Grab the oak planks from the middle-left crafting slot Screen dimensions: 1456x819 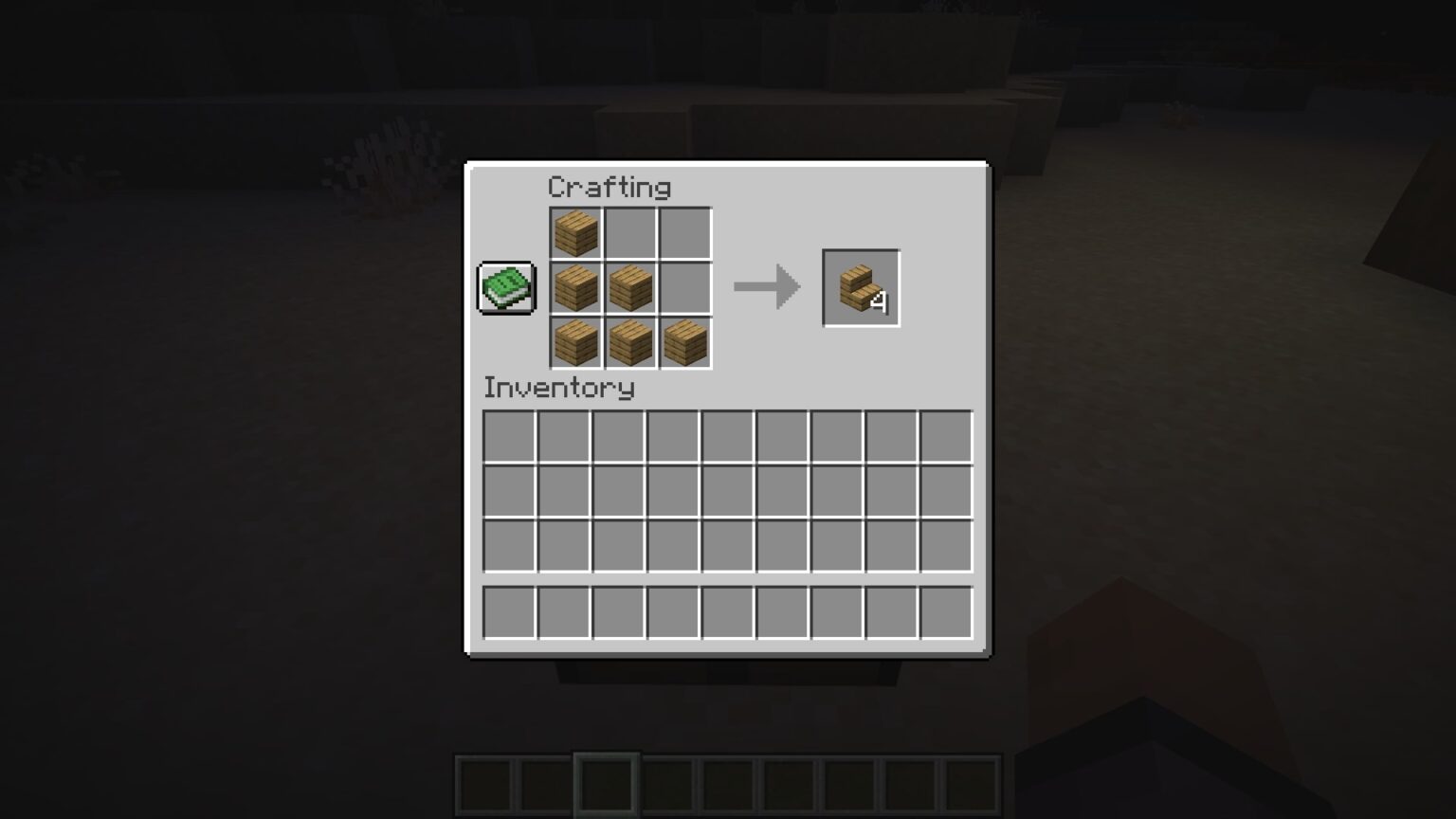[x=574, y=288]
